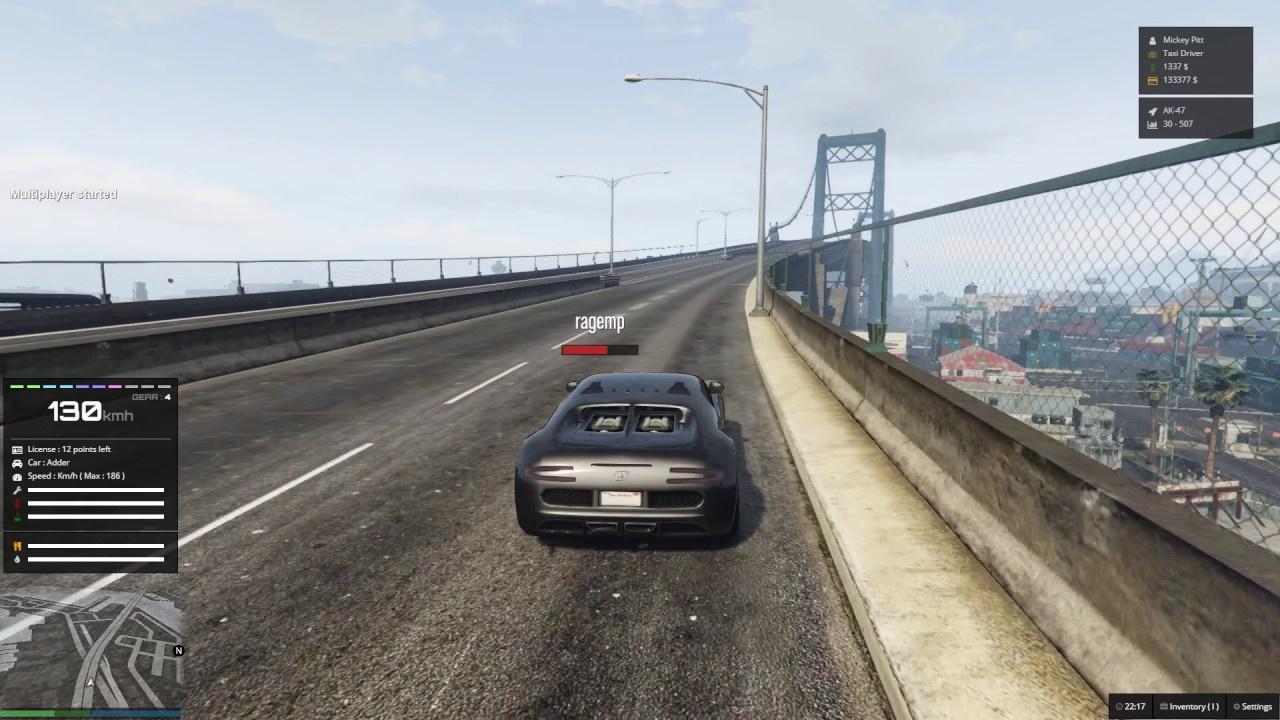The width and height of the screenshot is (1280, 720).
Task: Open Settings from the bottom bar
Action: 1256,706
